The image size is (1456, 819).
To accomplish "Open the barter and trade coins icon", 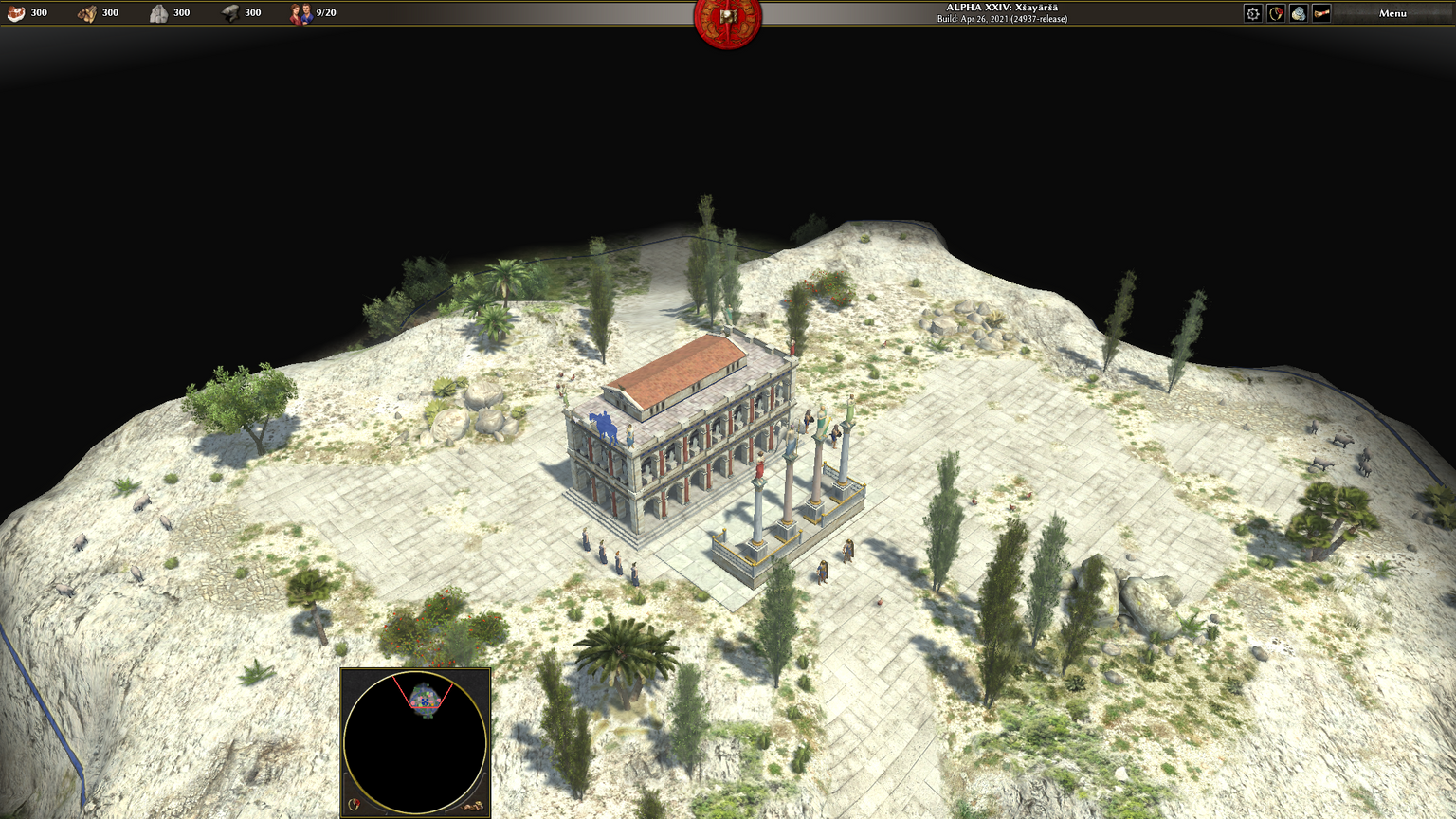I will (x=1299, y=13).
